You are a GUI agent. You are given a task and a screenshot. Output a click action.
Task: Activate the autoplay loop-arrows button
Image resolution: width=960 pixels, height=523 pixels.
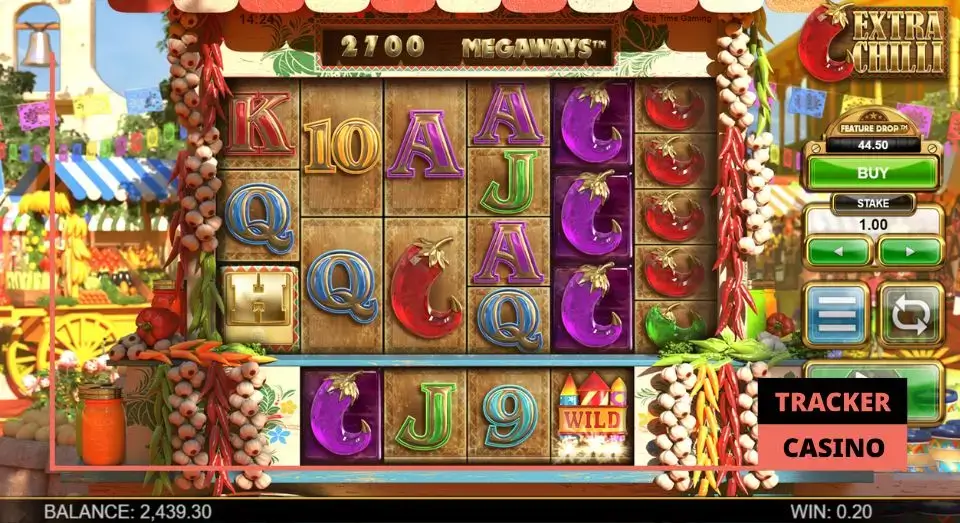[910, 314]
